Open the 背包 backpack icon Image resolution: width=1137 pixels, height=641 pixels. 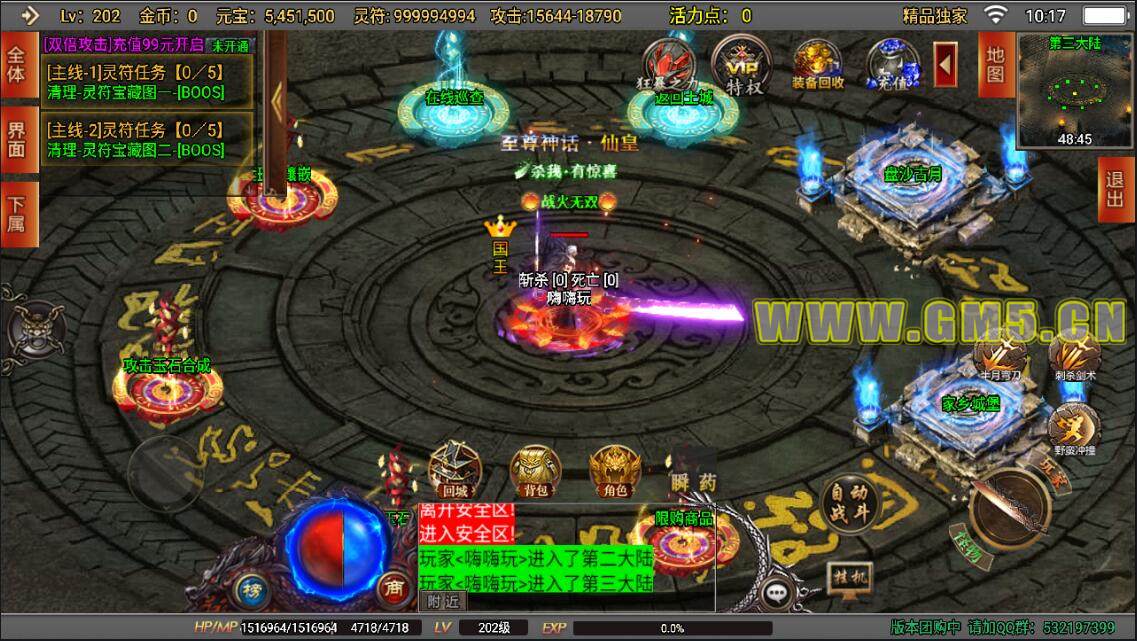tap(535, 470)
